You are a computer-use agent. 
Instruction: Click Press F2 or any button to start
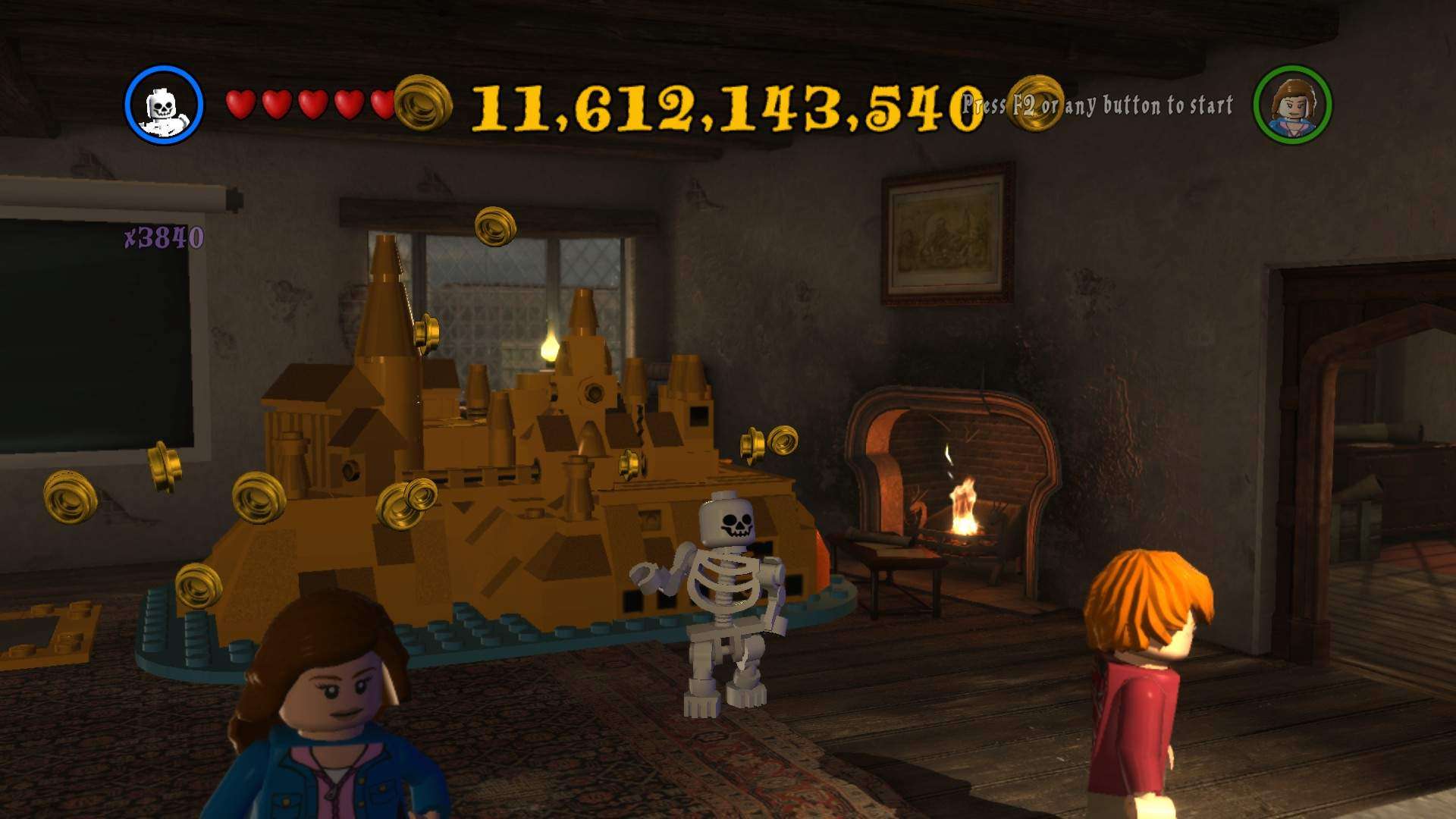1098,106
